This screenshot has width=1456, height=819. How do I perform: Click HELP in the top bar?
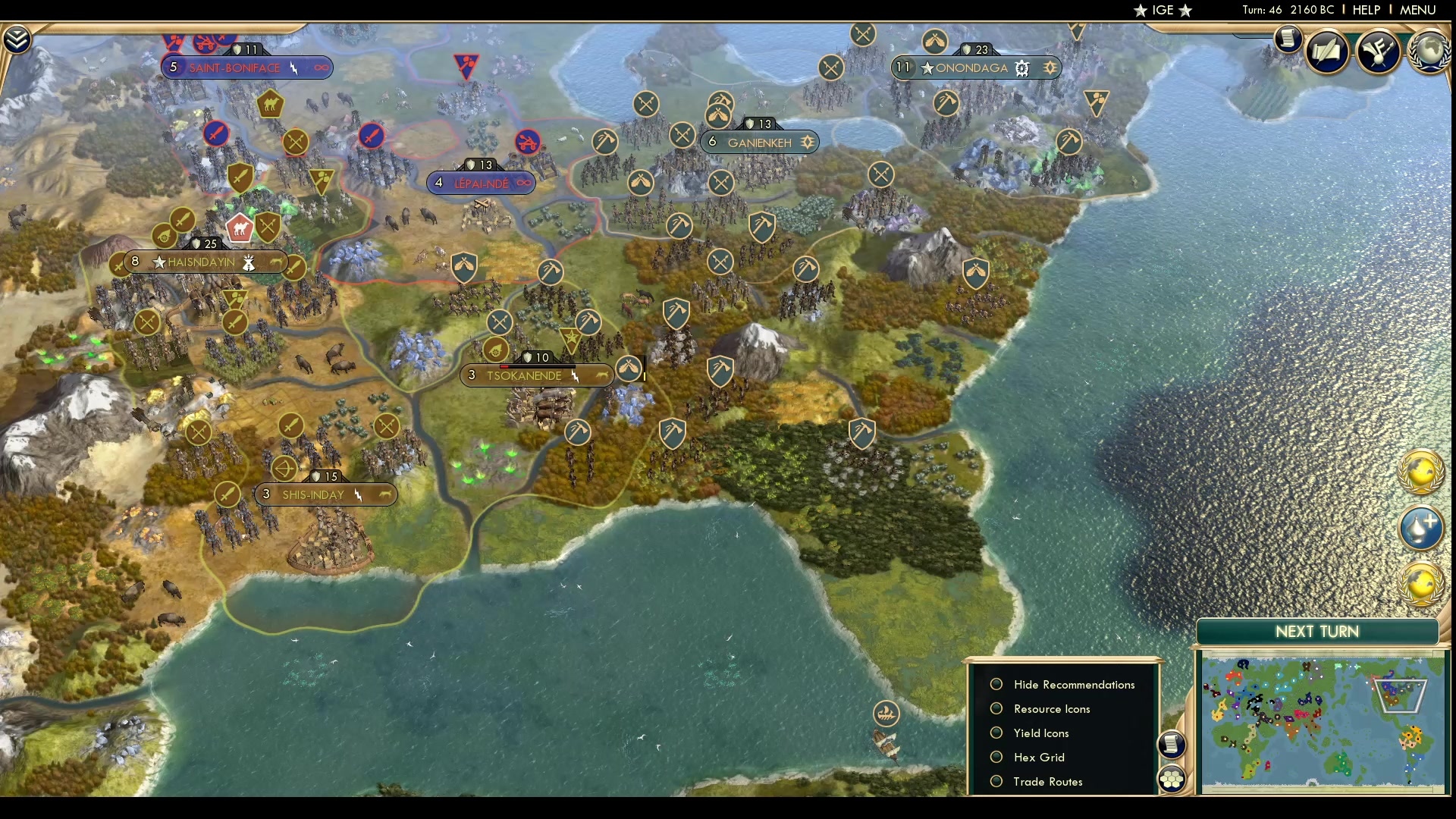(x=1365, y=10)
